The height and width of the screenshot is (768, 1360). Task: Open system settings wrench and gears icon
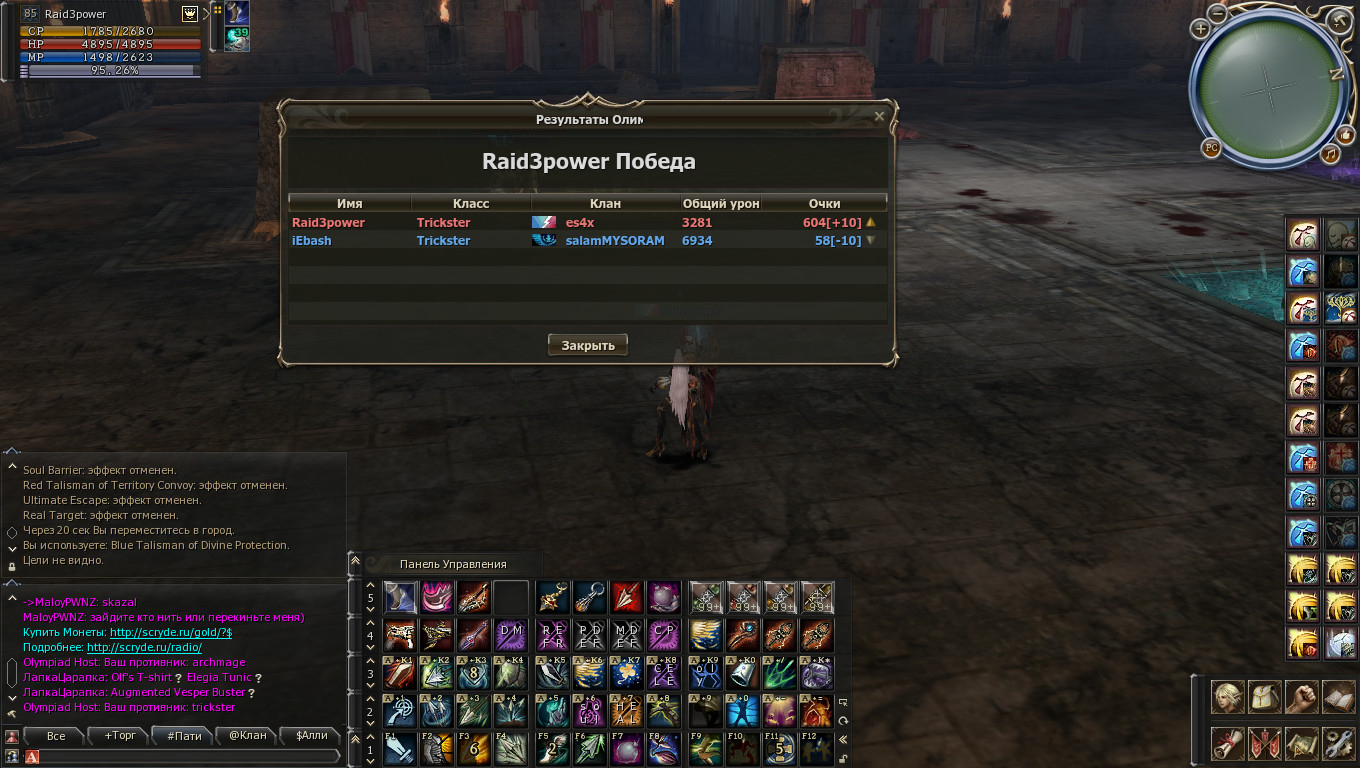pyautogui.click(x=1338, y=743)
